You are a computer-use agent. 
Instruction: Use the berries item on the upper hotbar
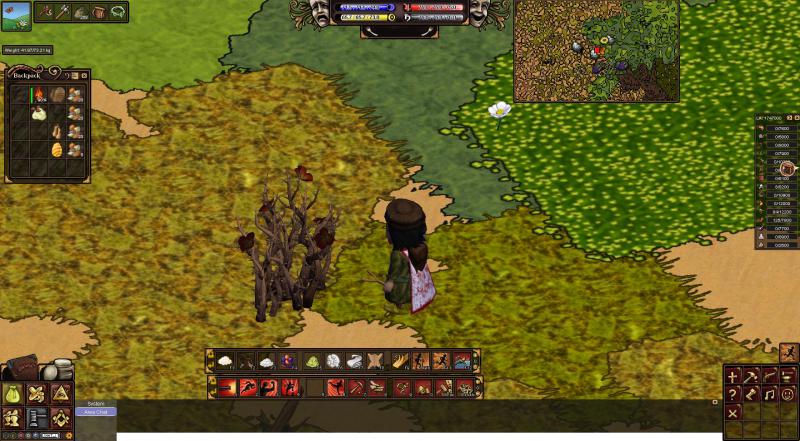[x=288, y=361]
